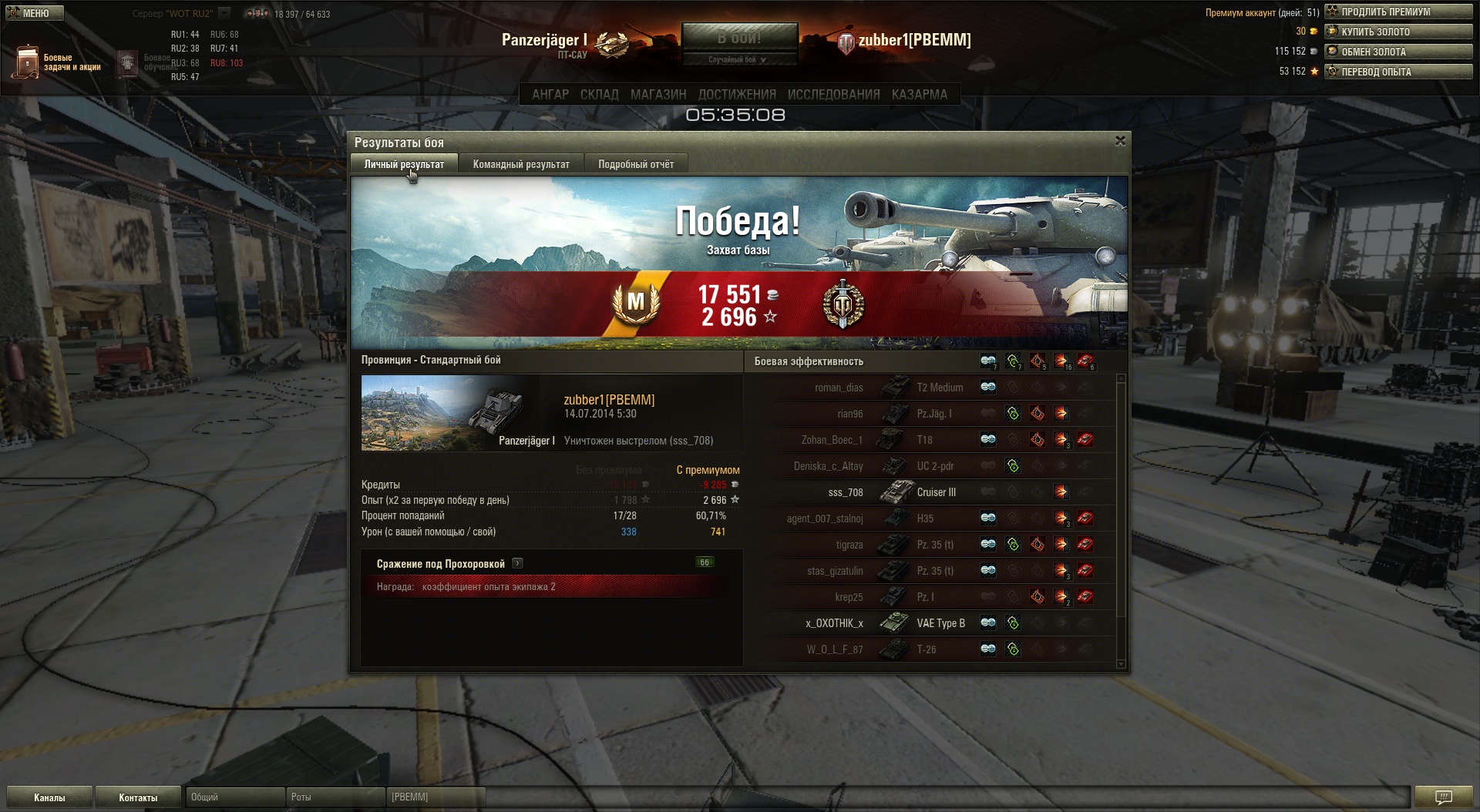
Task: Click Продлить премиум button
Action: point(1398,12)
